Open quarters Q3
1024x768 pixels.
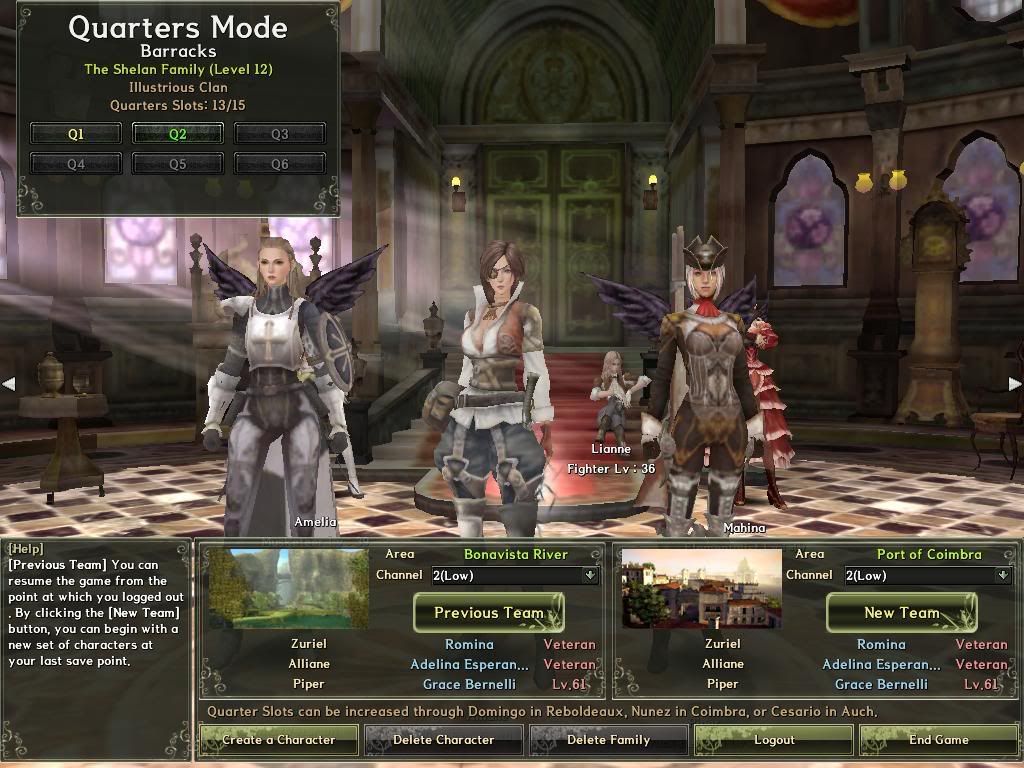point(279,134)
